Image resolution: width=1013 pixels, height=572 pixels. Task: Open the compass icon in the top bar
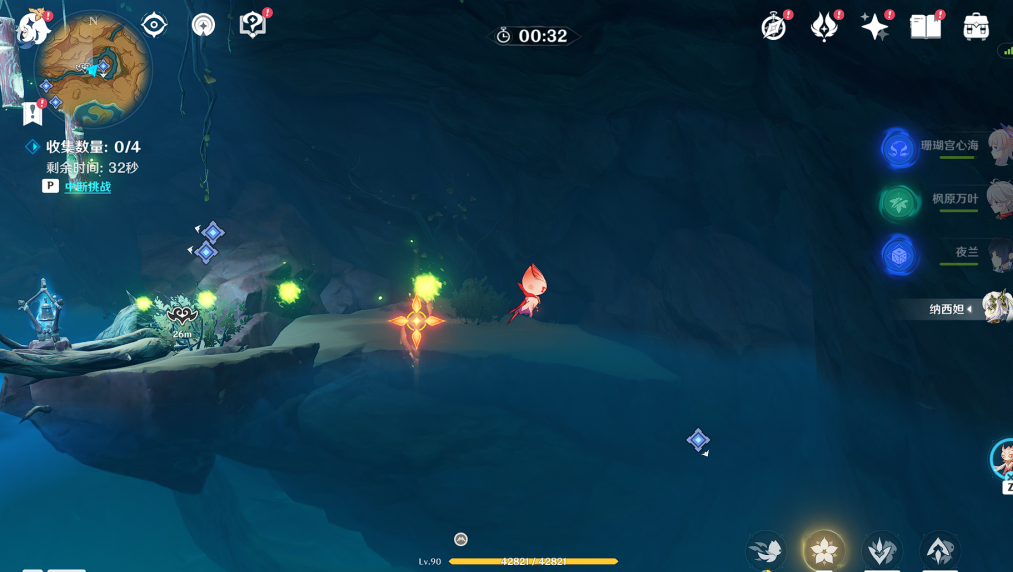(774, 27)
